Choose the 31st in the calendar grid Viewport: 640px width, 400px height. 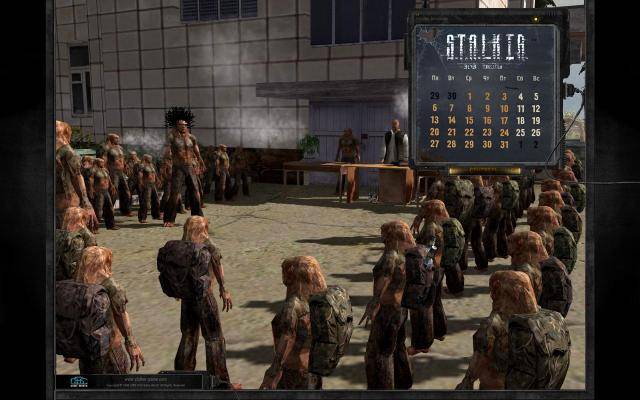[x=504, y=144]
